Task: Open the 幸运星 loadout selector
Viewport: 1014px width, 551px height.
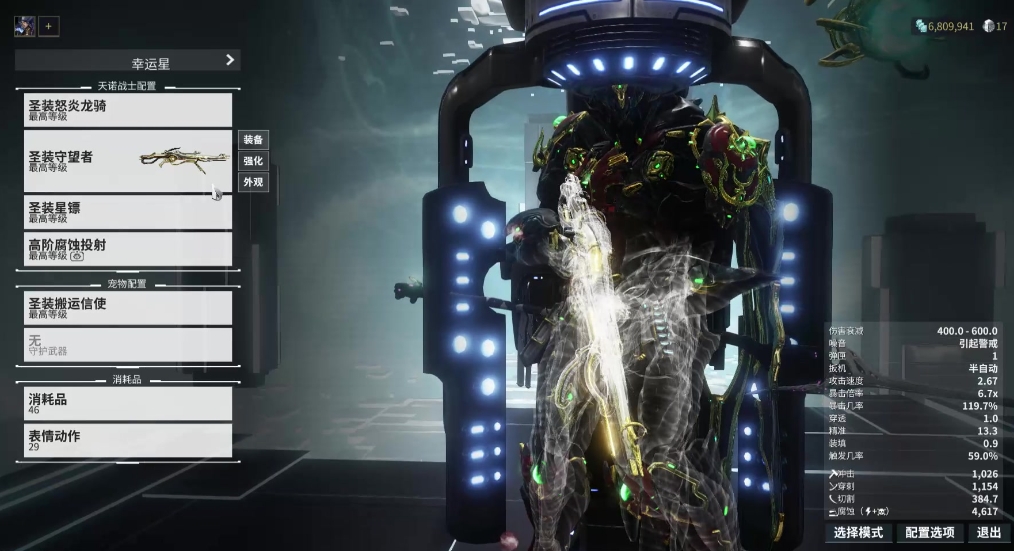Action: click(127, 61)
